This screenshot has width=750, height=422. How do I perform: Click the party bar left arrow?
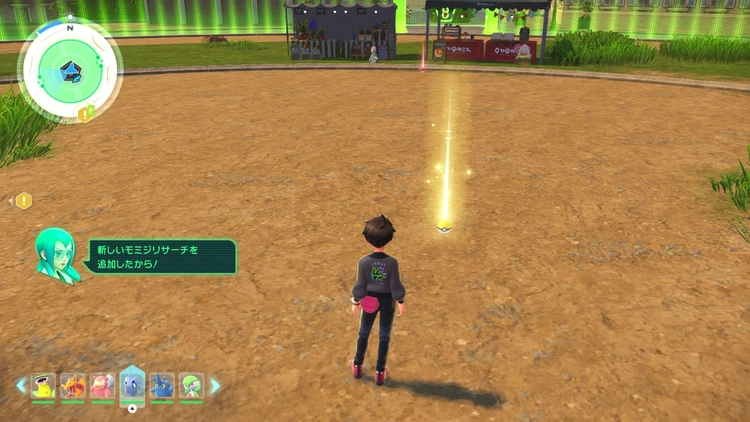tap(20, 385)
